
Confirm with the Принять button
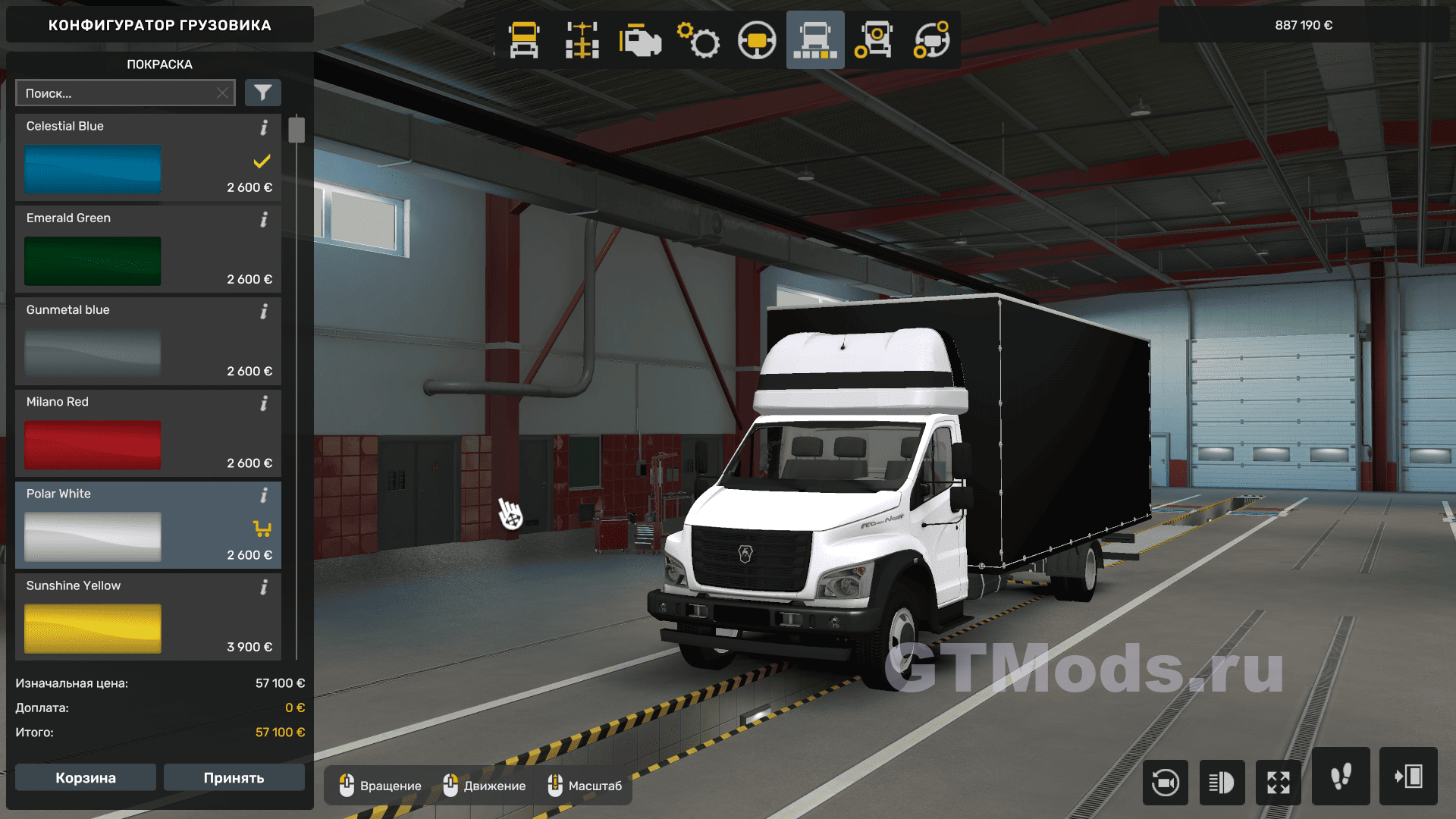234,778
